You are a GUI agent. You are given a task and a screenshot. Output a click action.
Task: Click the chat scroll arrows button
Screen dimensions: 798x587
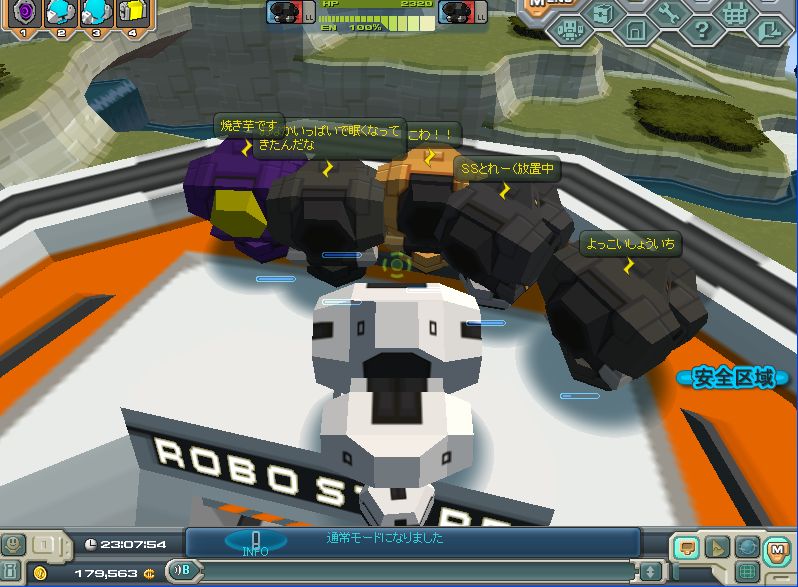tap(650, 571)
